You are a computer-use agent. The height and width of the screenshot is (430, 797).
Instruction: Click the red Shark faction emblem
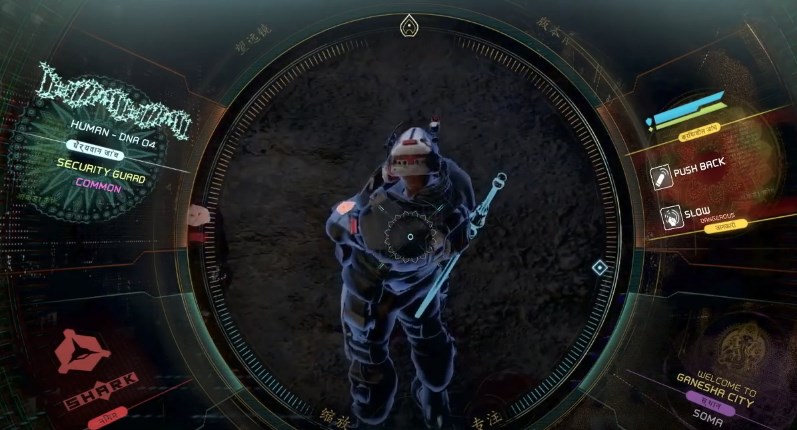(x=82, y=352)
